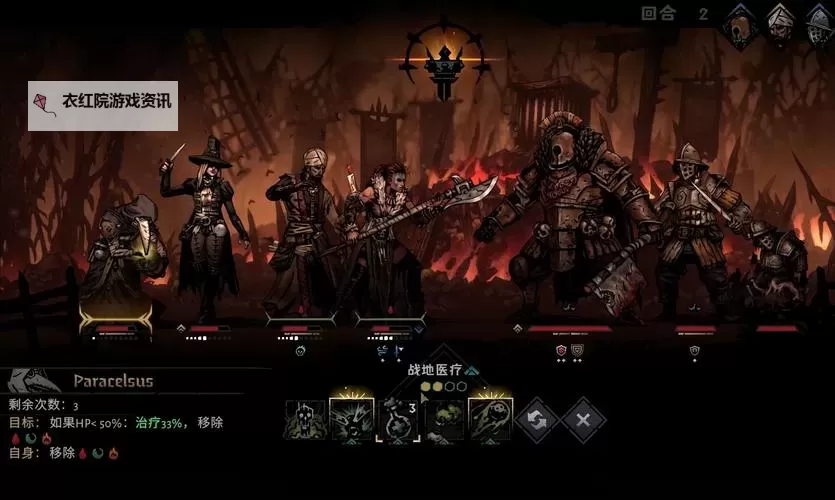Select the skull gas cloud skill
This screenshot has height=500, width=835.
pyautogui.click(x=306, y=420)
